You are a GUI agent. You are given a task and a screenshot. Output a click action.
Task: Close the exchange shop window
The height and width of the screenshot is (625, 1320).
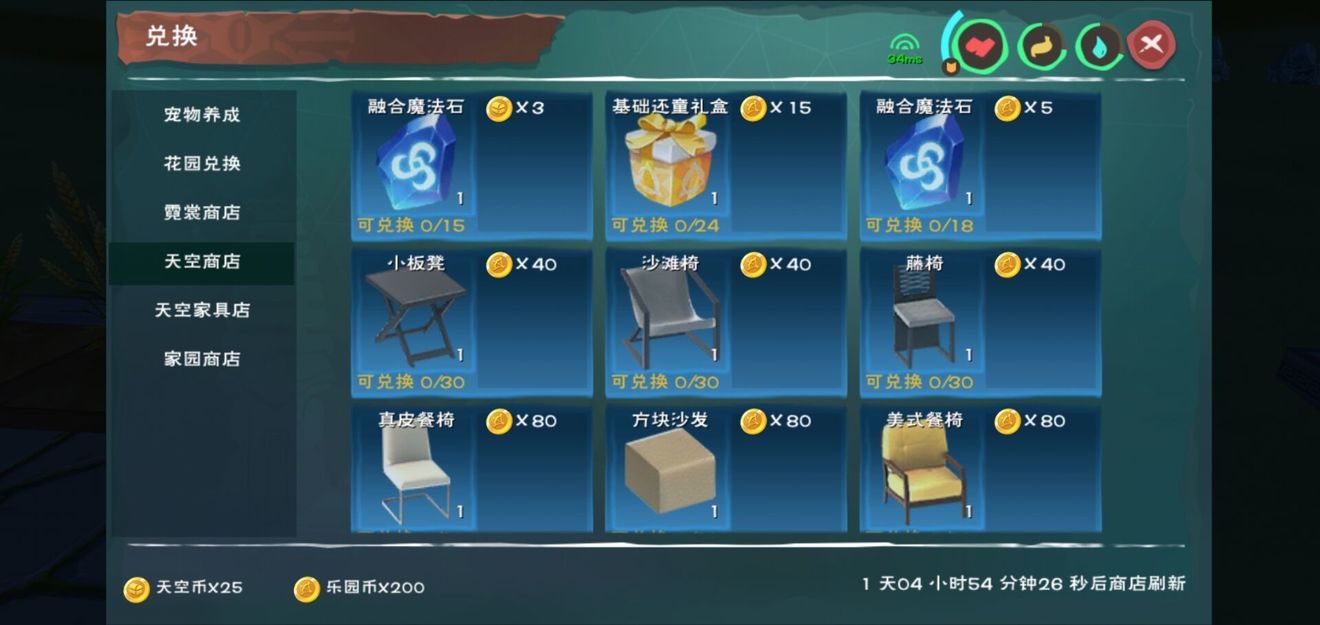click(1151, 44)
